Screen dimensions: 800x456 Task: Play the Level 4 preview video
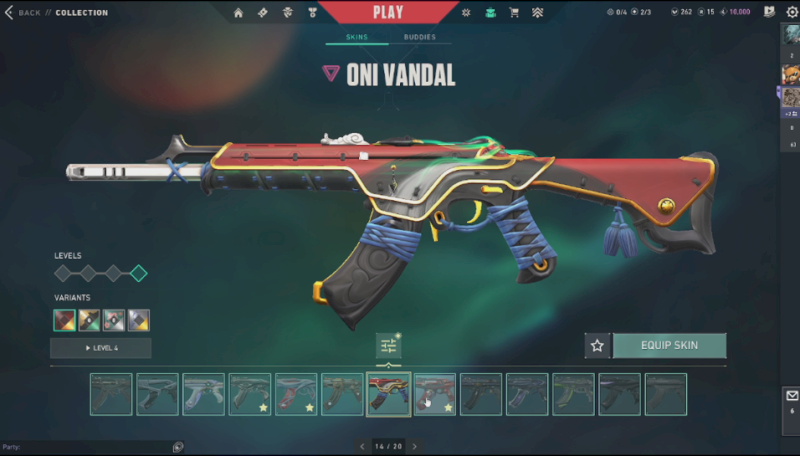click(x=101, y=348)
